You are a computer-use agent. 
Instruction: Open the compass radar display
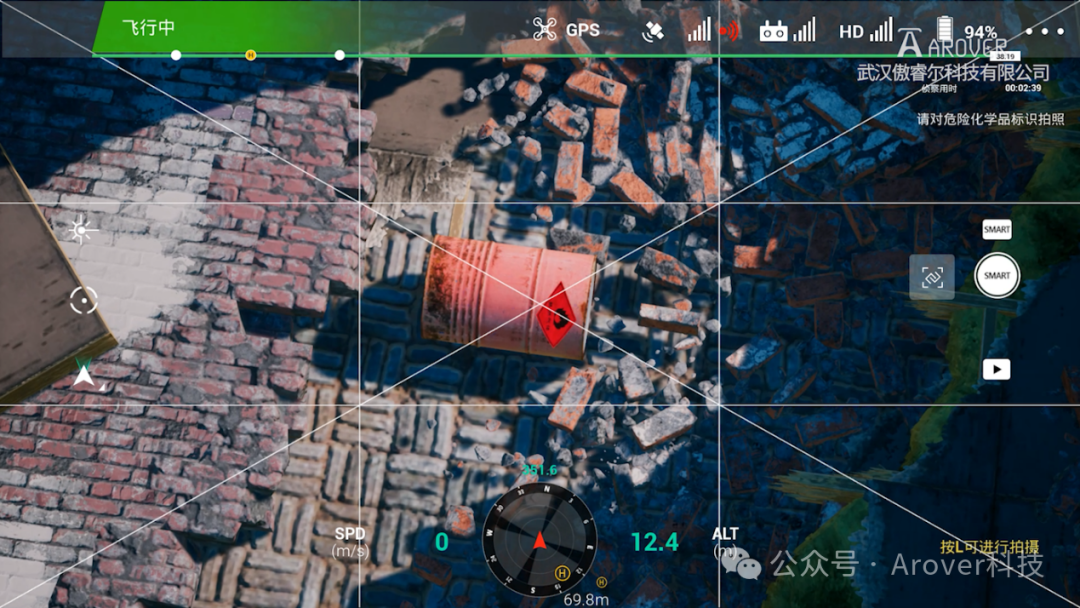click(540, 540)
